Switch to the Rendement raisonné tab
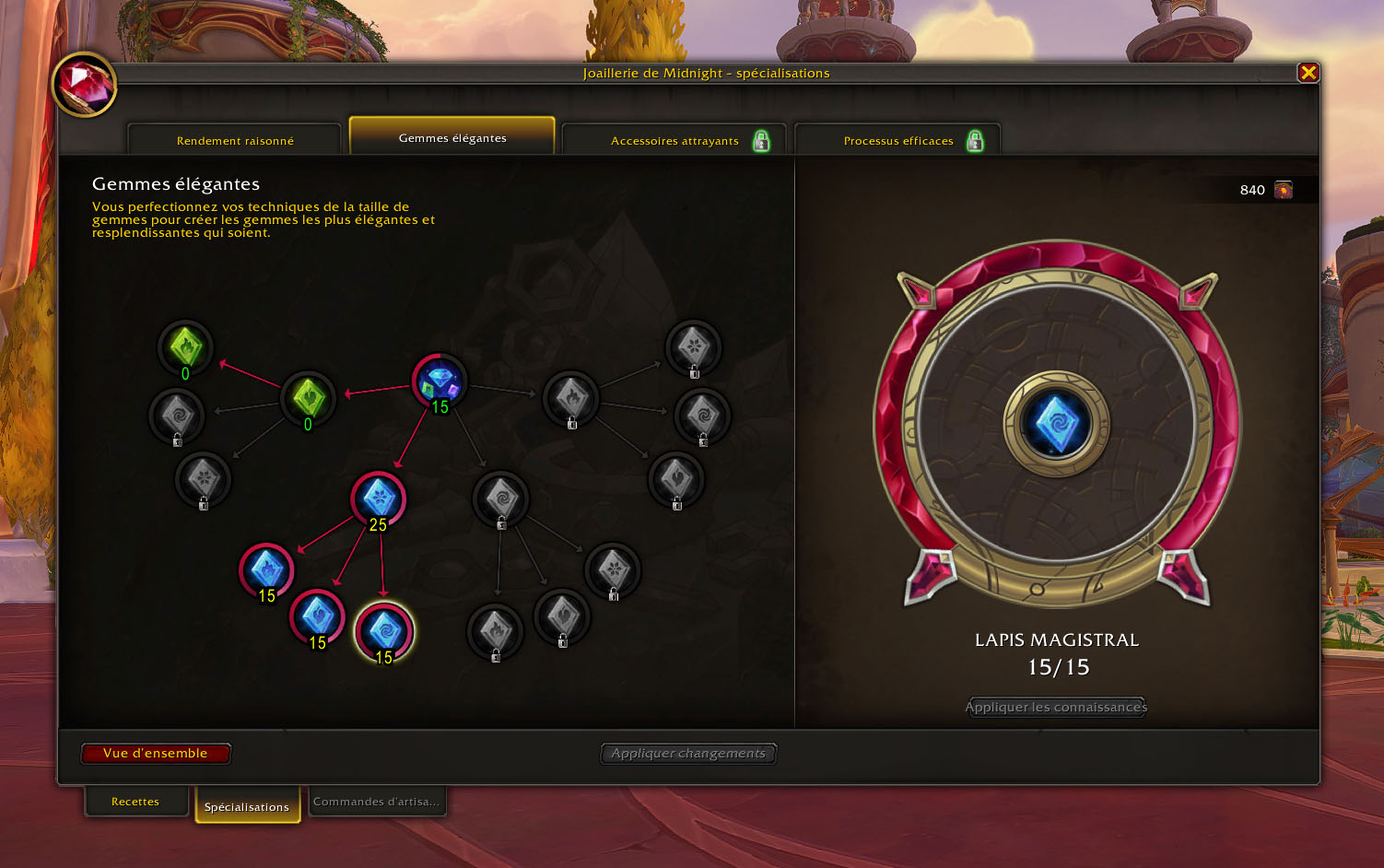This screenshot has width=1384, height=868. click(x=235, y=141)
